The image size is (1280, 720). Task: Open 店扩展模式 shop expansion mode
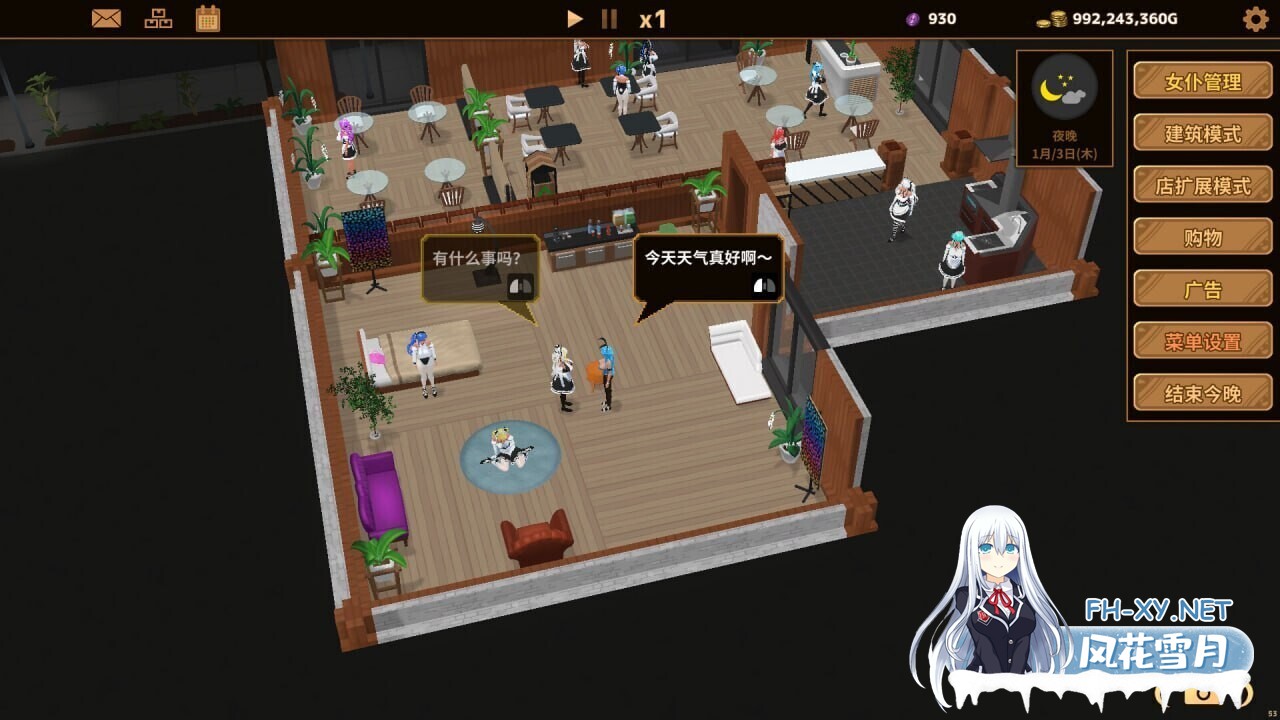click(x=1202, y=185)
